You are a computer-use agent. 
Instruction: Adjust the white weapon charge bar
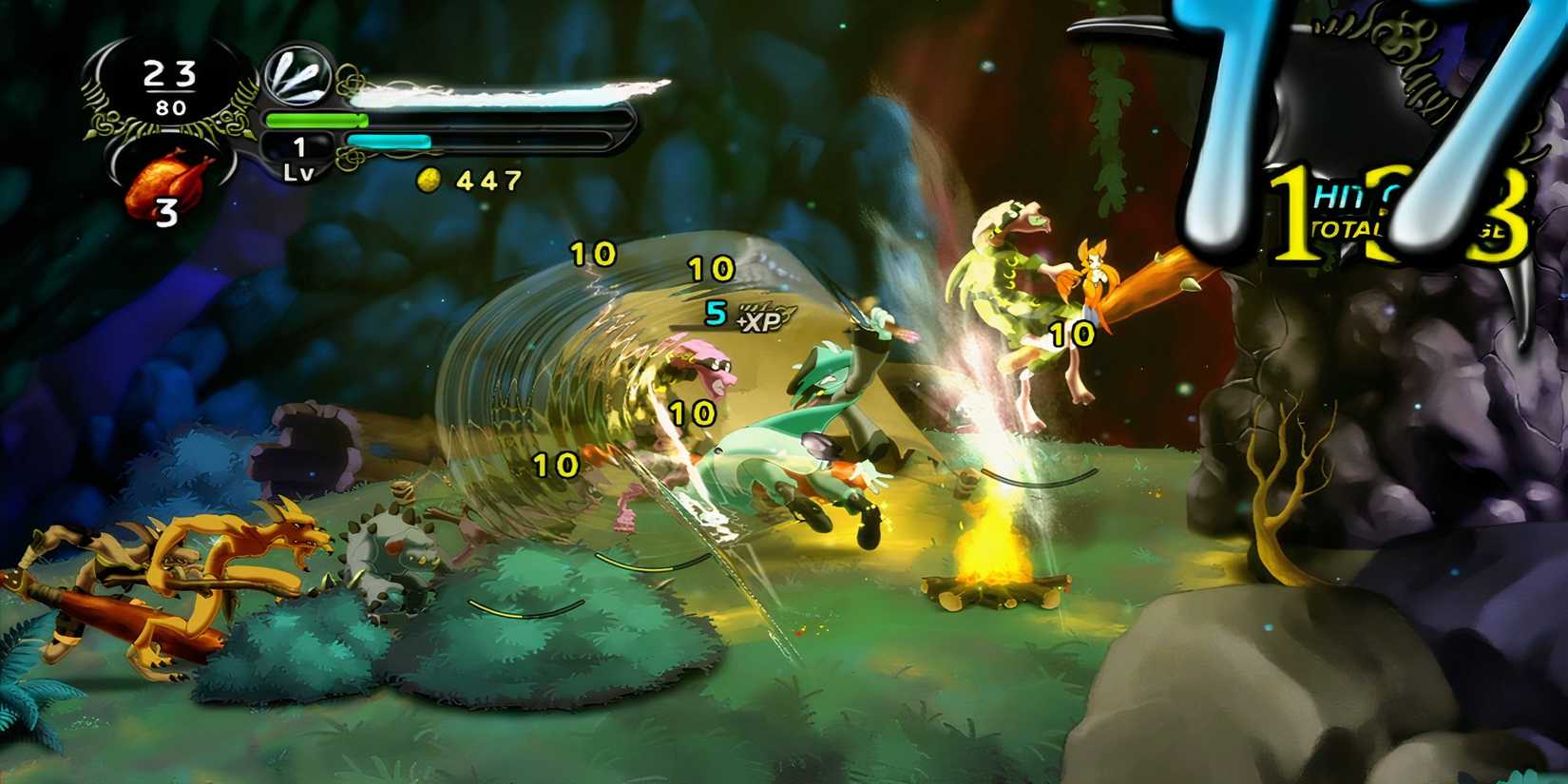coord(504,91)
